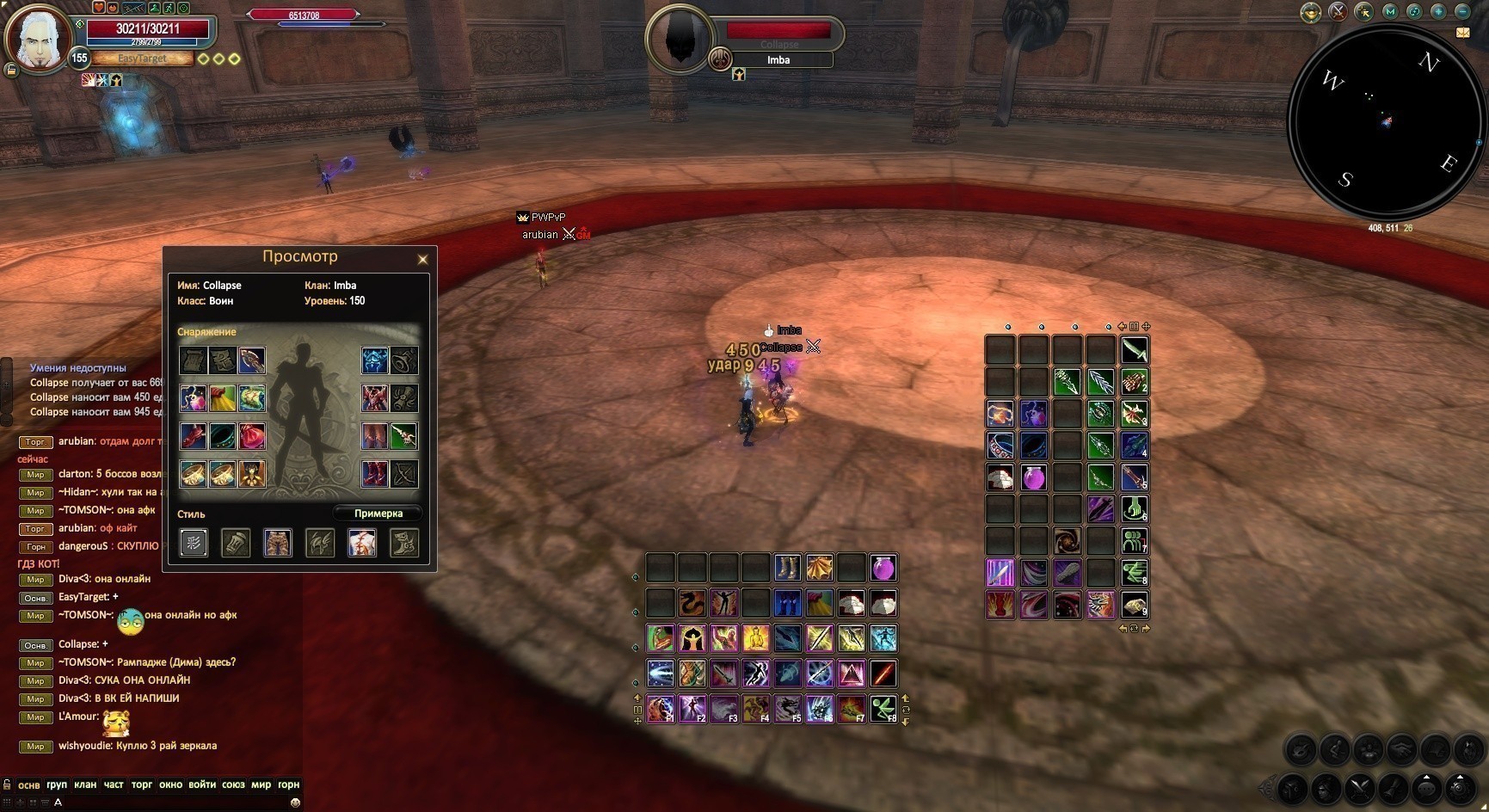Activate the golden meditating Buddha skill
1489x812 pixels.
(x=755, y=638)
